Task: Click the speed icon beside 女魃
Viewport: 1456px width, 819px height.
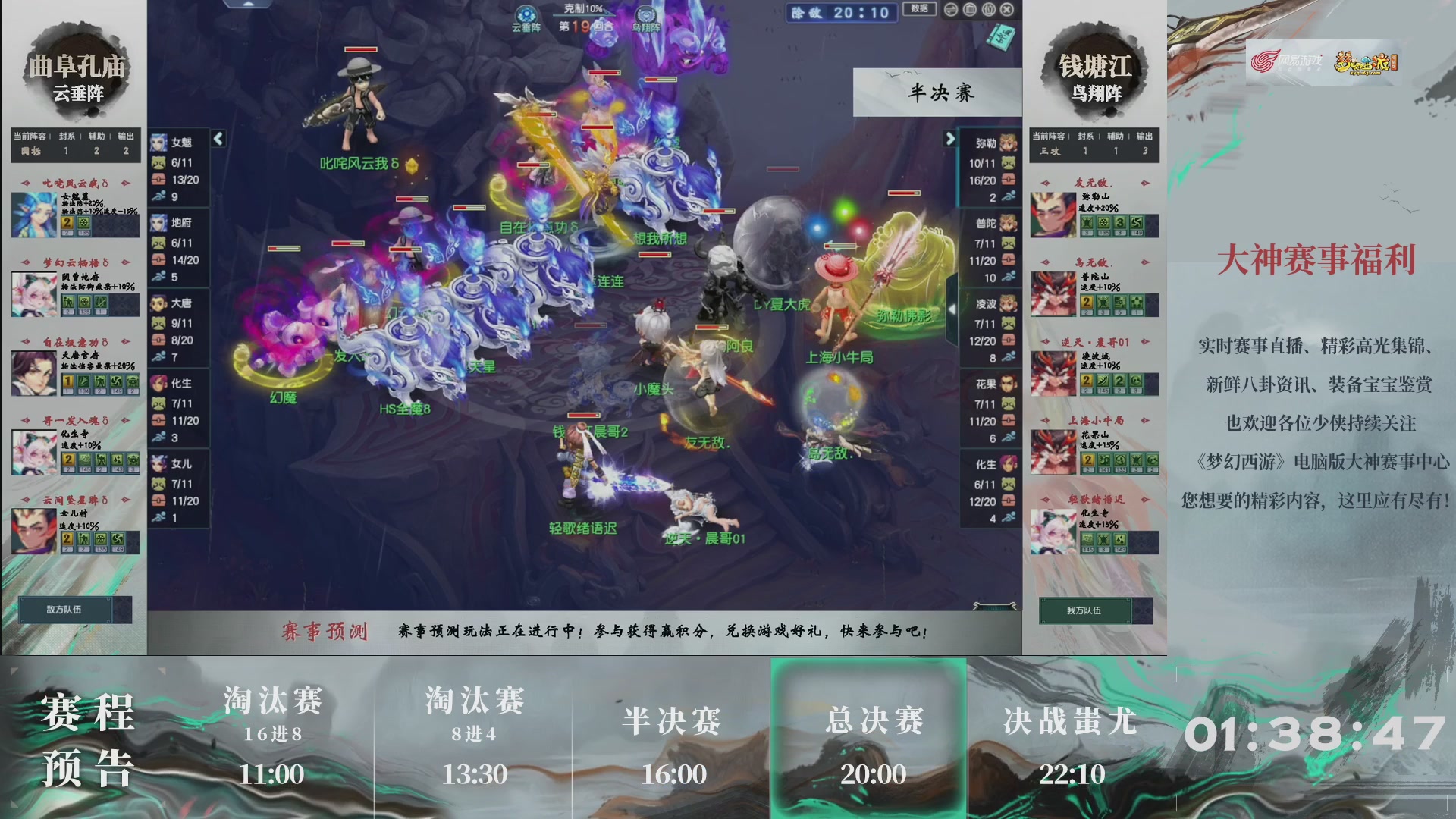Action: pos(159,194)
